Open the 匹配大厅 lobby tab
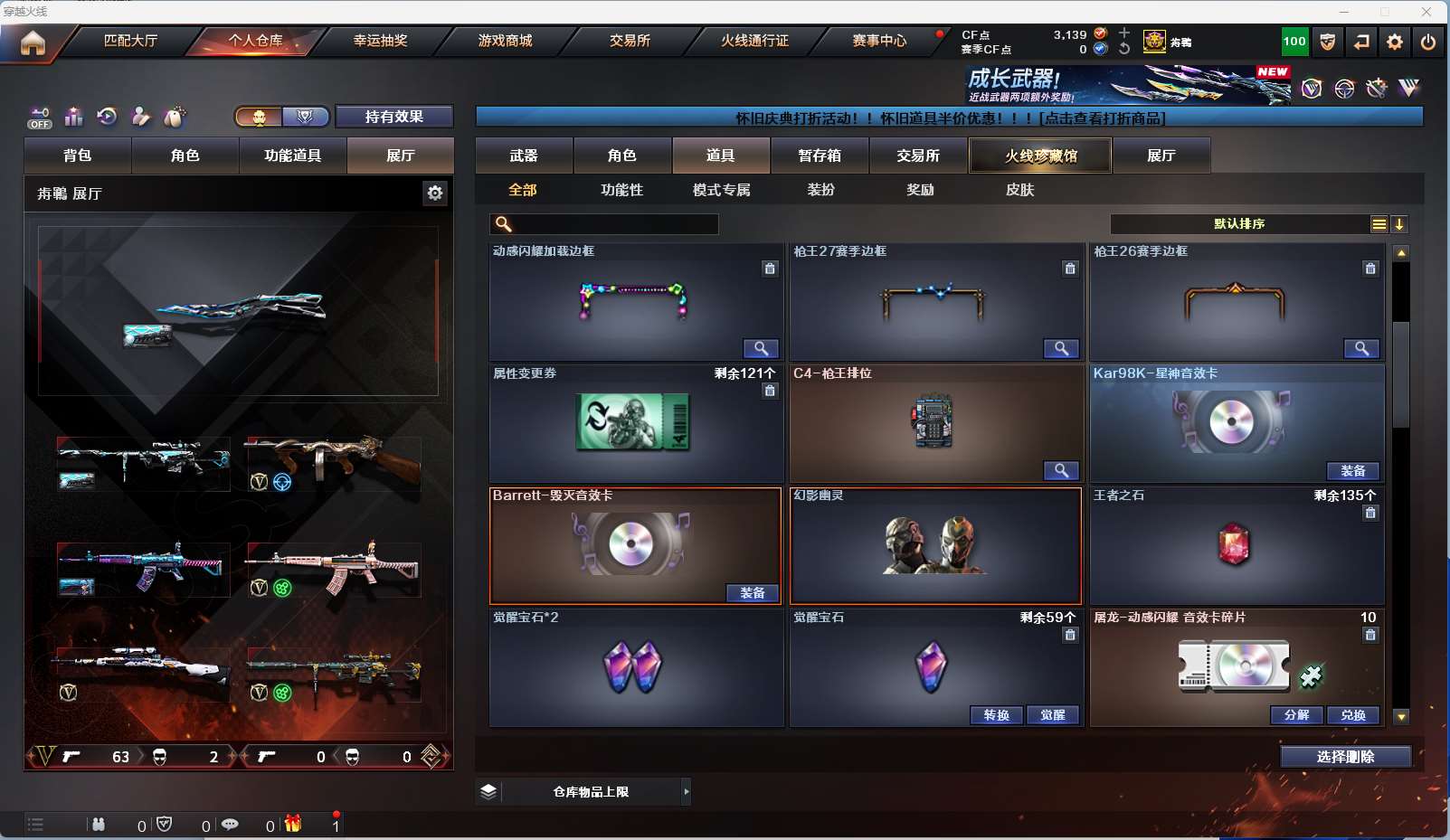1450x840 pixels. 130,41
